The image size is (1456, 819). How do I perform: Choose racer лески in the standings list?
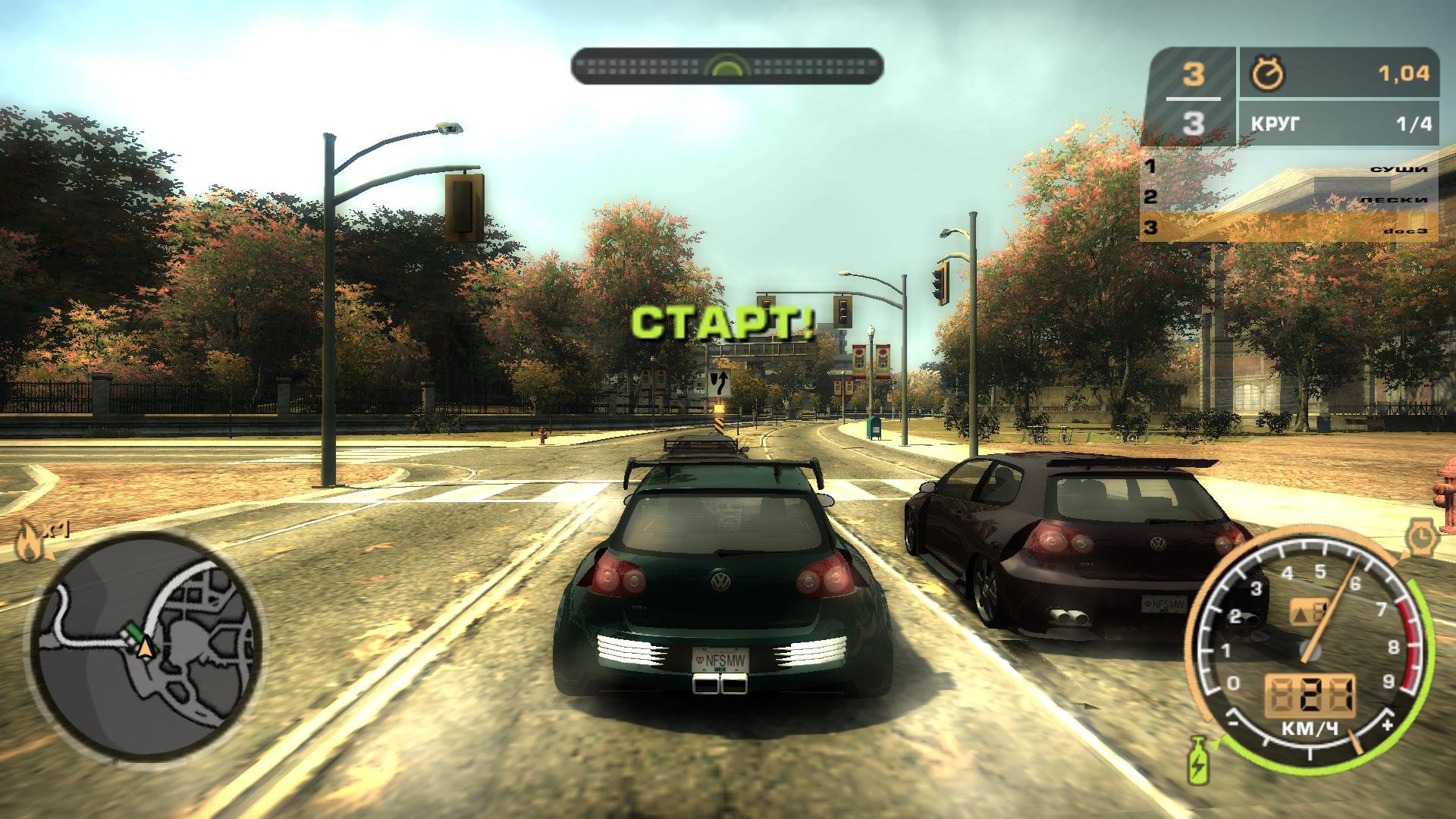click(x=1289, y=198)
